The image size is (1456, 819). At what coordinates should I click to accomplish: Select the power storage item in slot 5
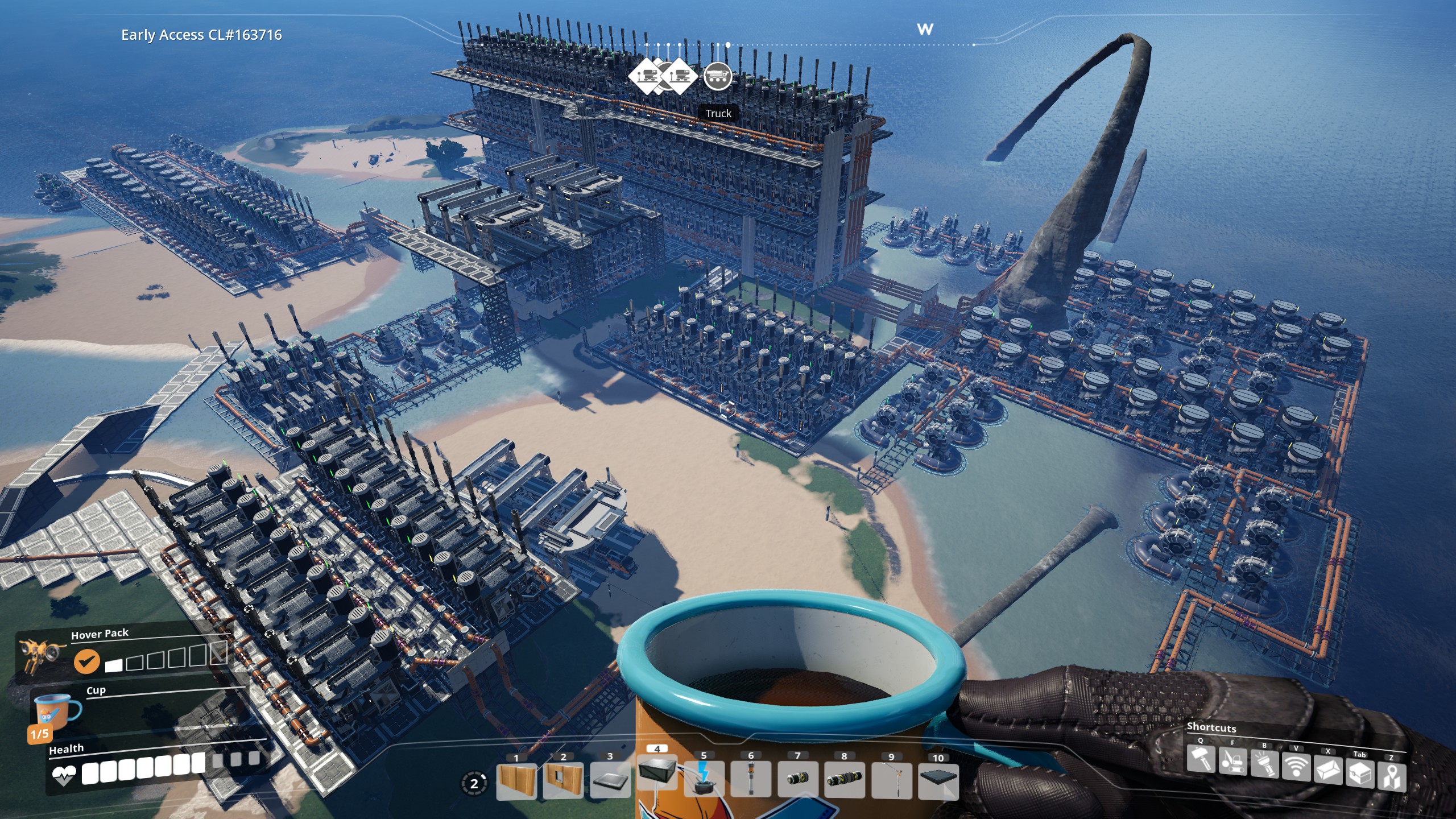(704, 782)
